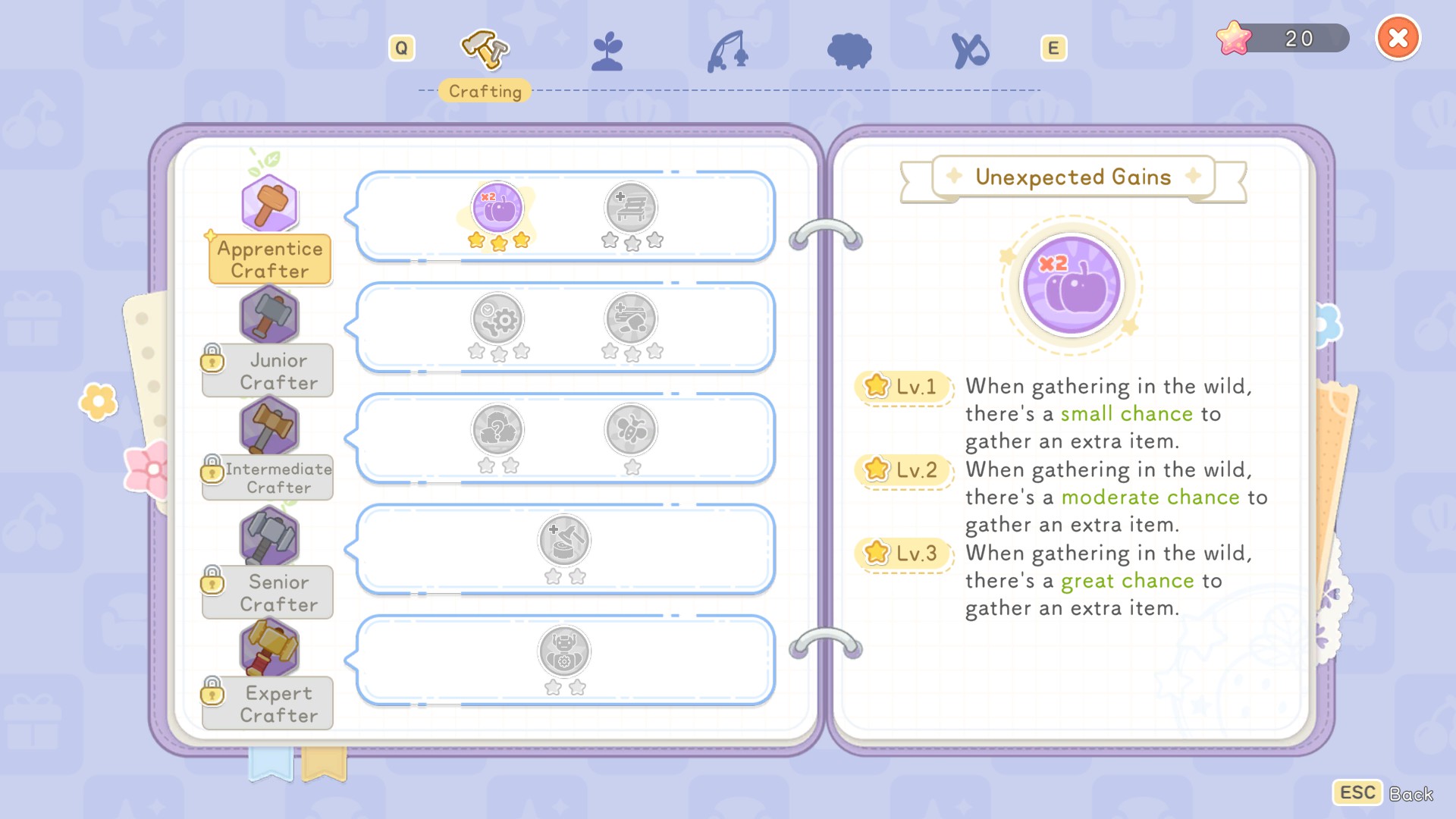This screenshot has width=1456, height=819.
Task: Choose the locked butterfly skill icon
Action: (631, 430)
